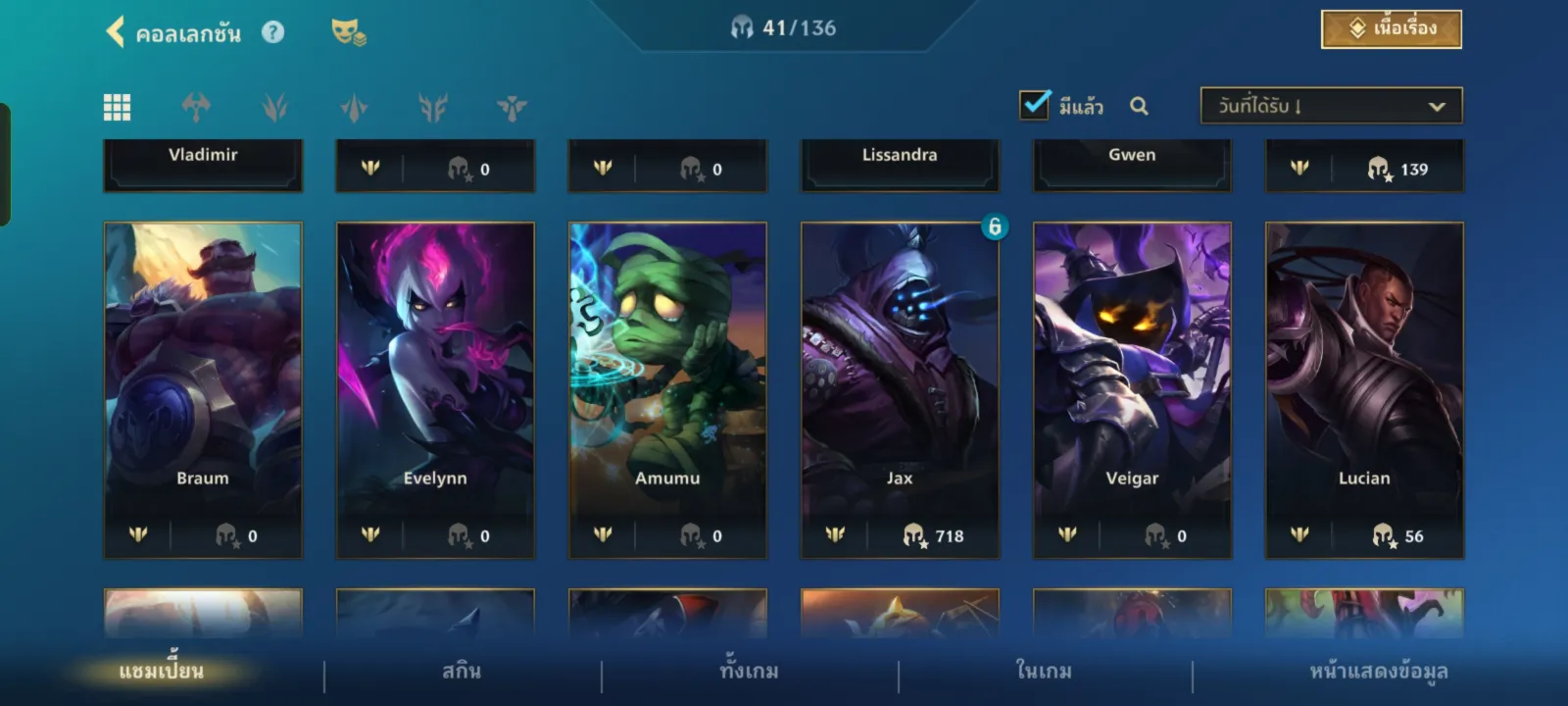Toggle the มีแล้ว owned checkbox

point(1035,105)
